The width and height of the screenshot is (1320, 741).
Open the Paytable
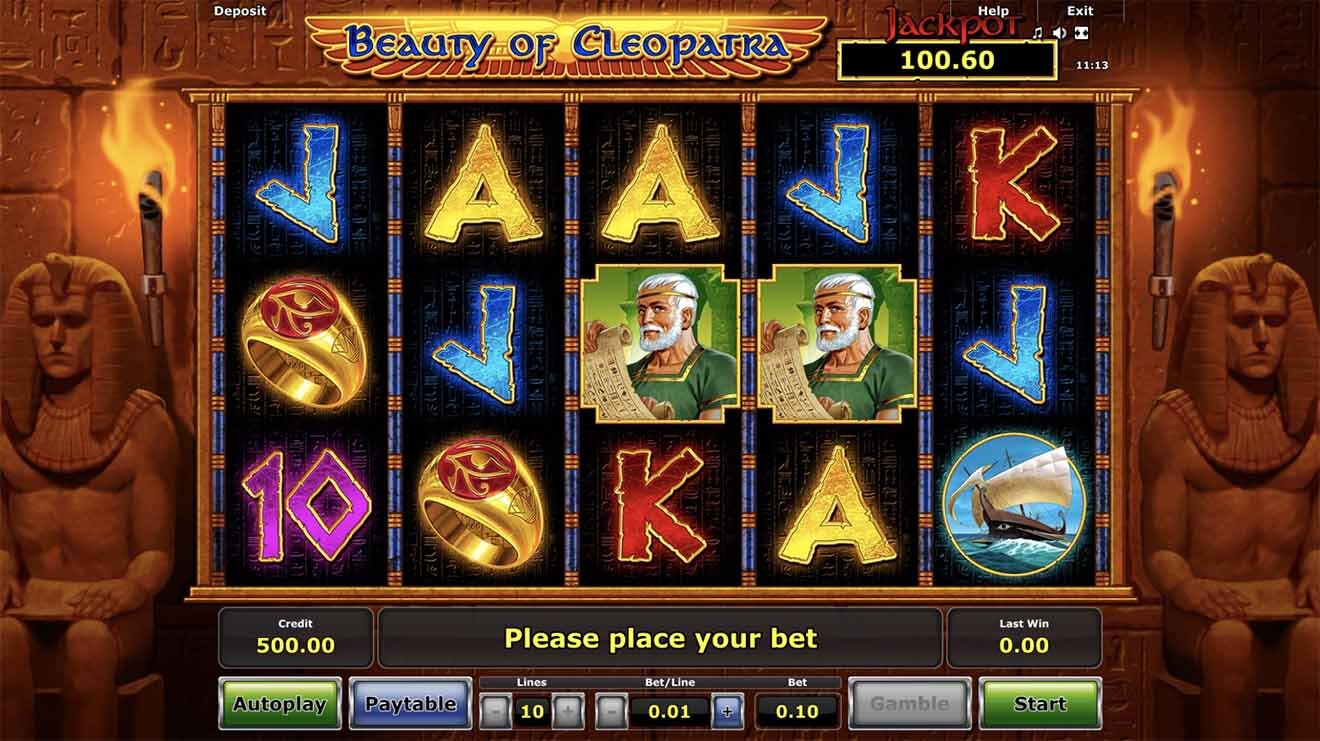pyautogui.click(x=410, y=704)
